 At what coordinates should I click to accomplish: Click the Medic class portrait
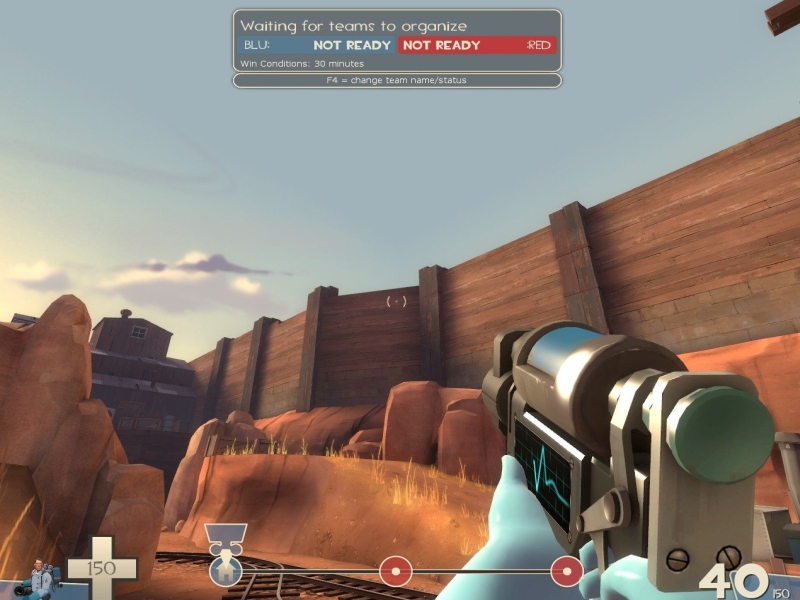click(x=42, y=577)
